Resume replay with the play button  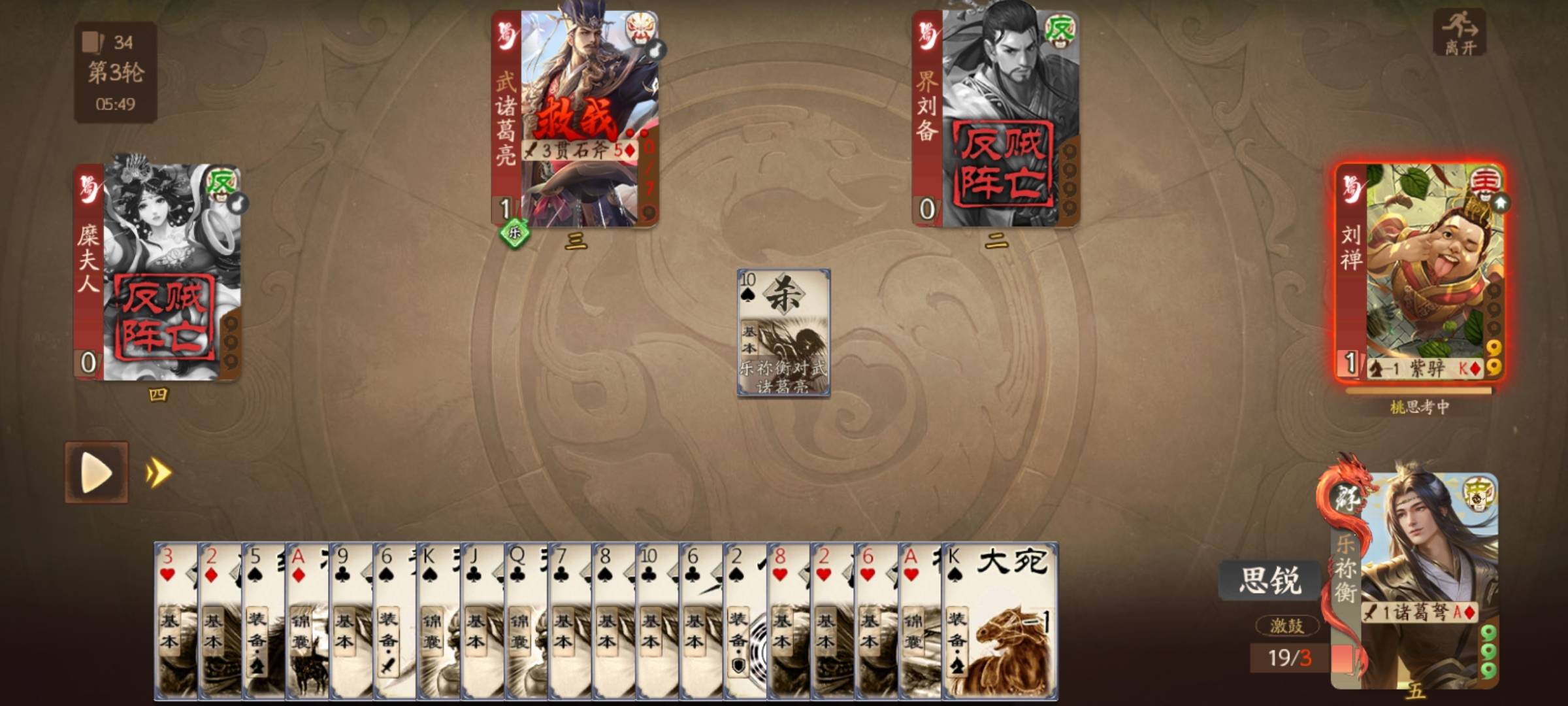tap(97, 472)
